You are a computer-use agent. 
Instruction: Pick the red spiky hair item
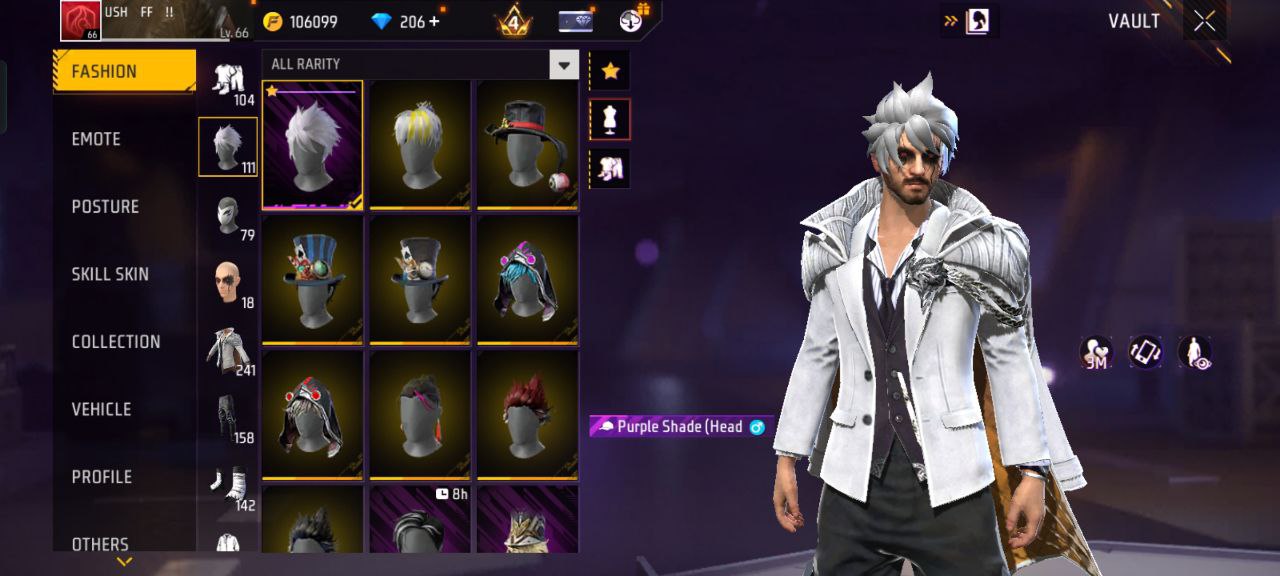527,413
